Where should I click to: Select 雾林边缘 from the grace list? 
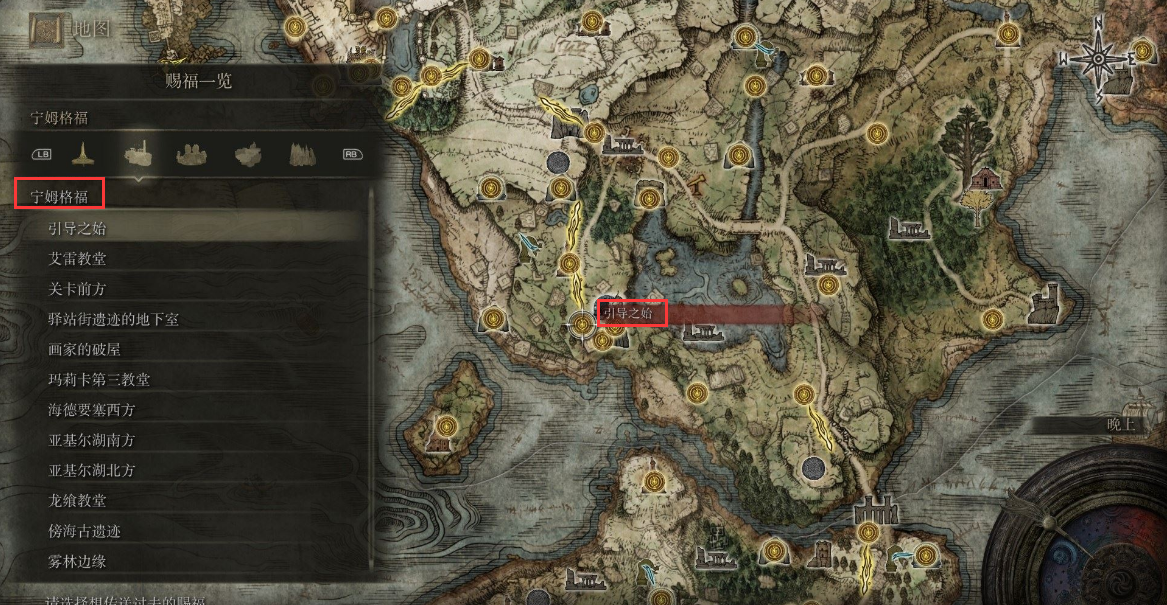pyautogui.click(x=78, y=561)
